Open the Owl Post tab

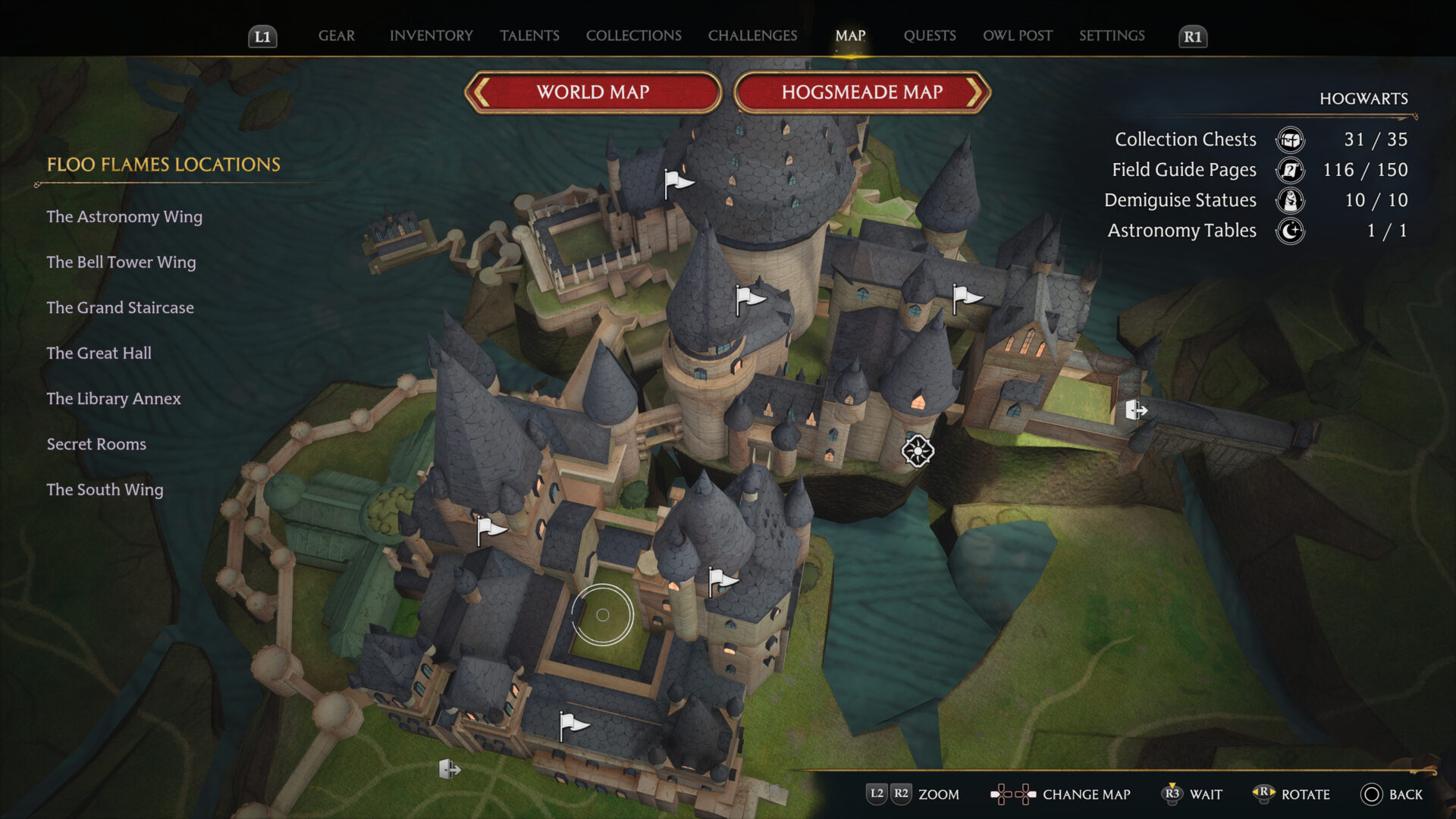click(1017, 36)
